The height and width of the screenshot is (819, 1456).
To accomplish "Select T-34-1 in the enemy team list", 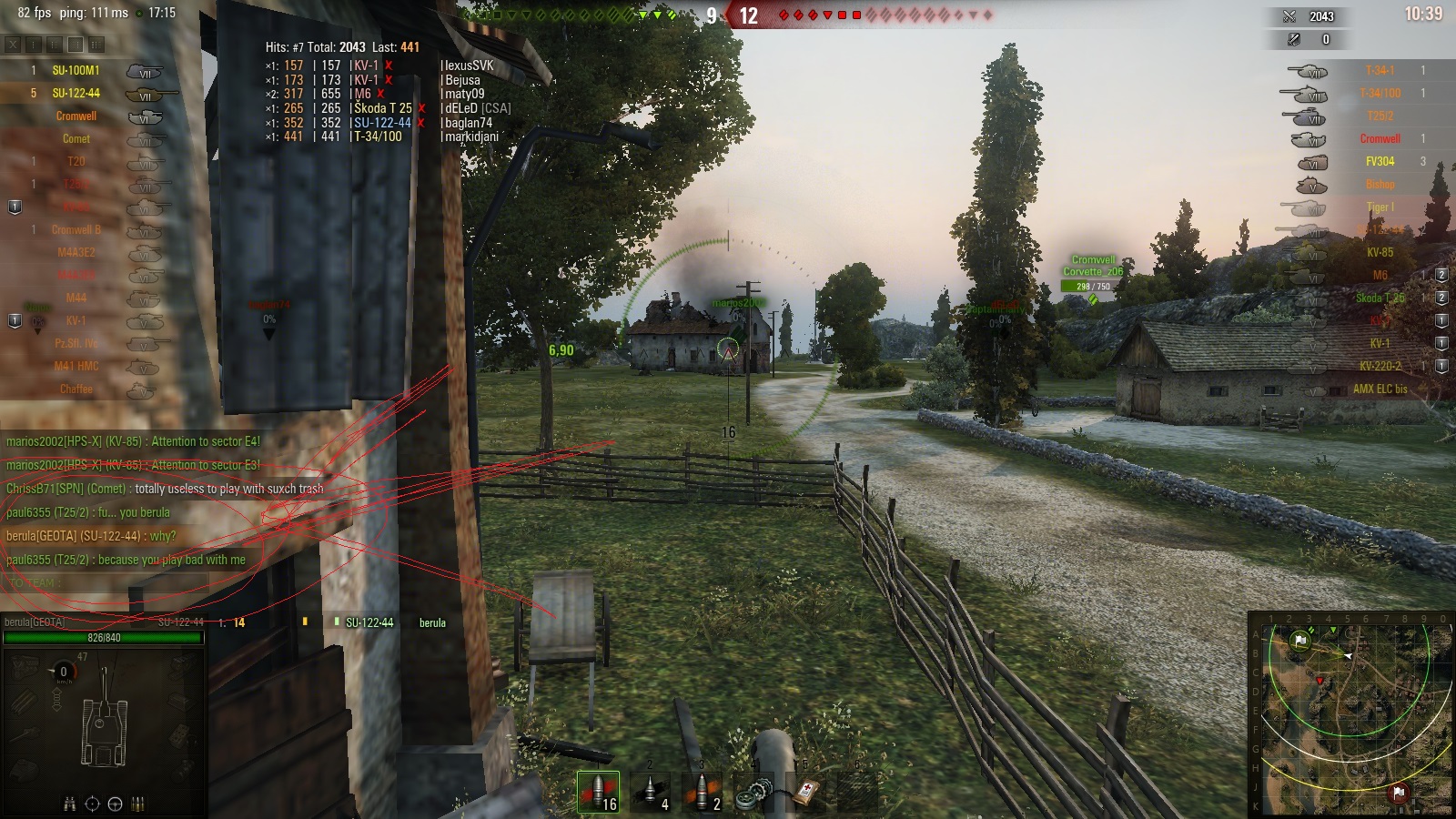I will click(1381, 69).
